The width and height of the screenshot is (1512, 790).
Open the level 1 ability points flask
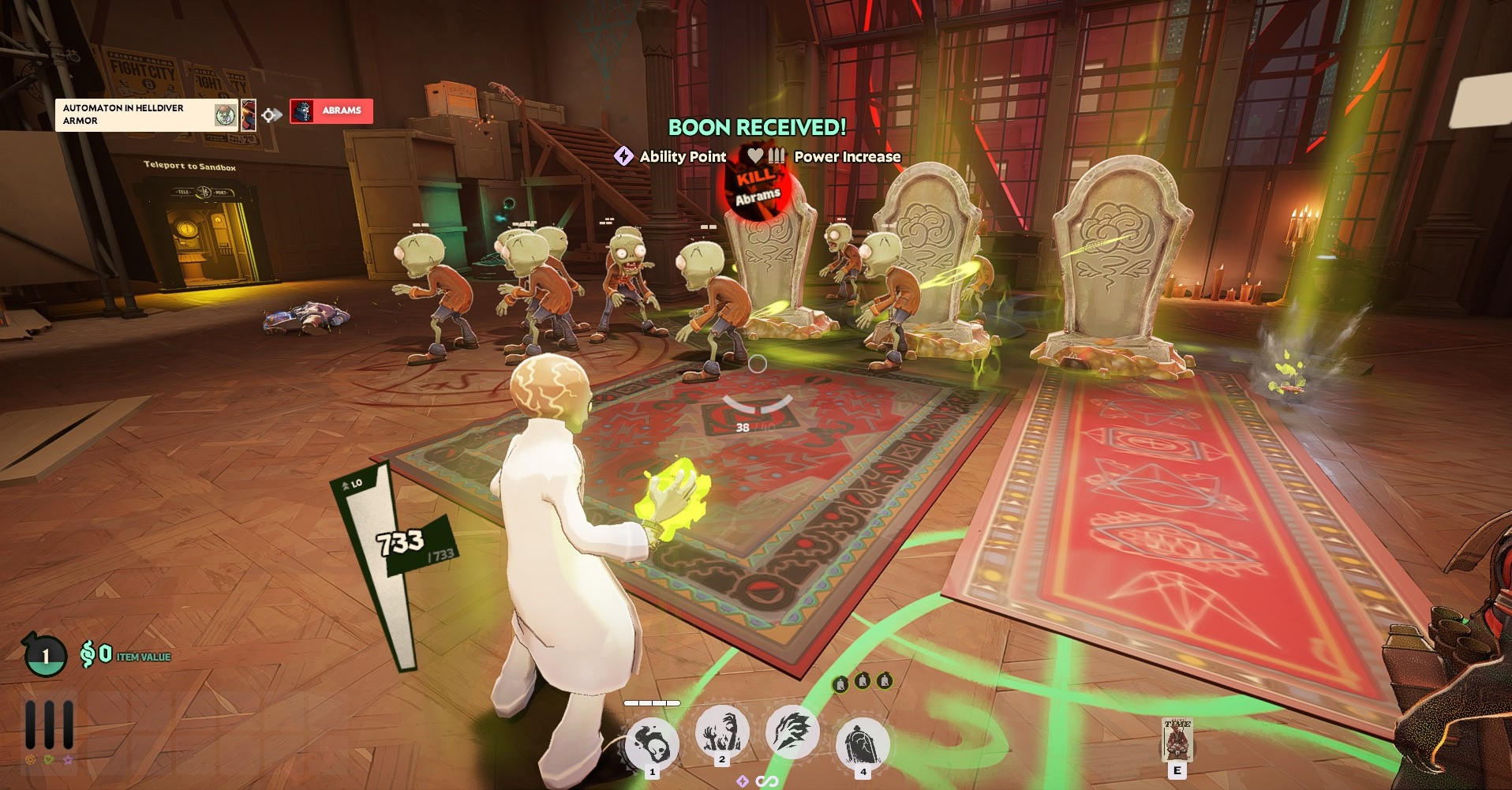pyautogui.click(x=45, y=656)
